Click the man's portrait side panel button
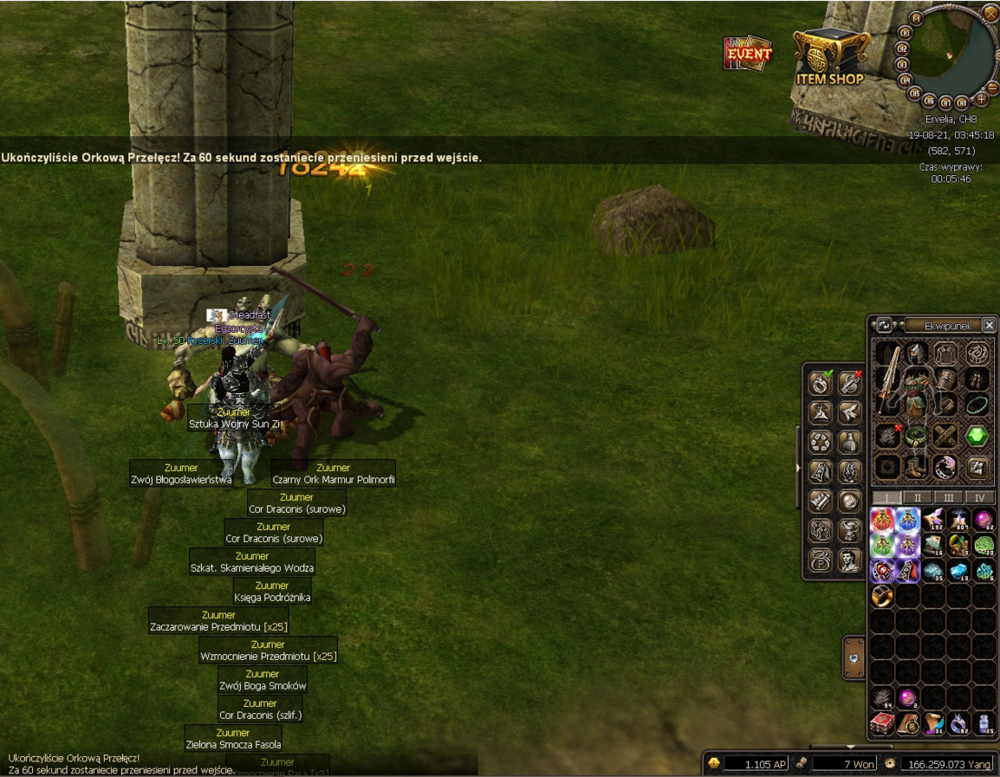Viewport: 1000px width, 777px height. pyautogui.click(x=848, y=560)
